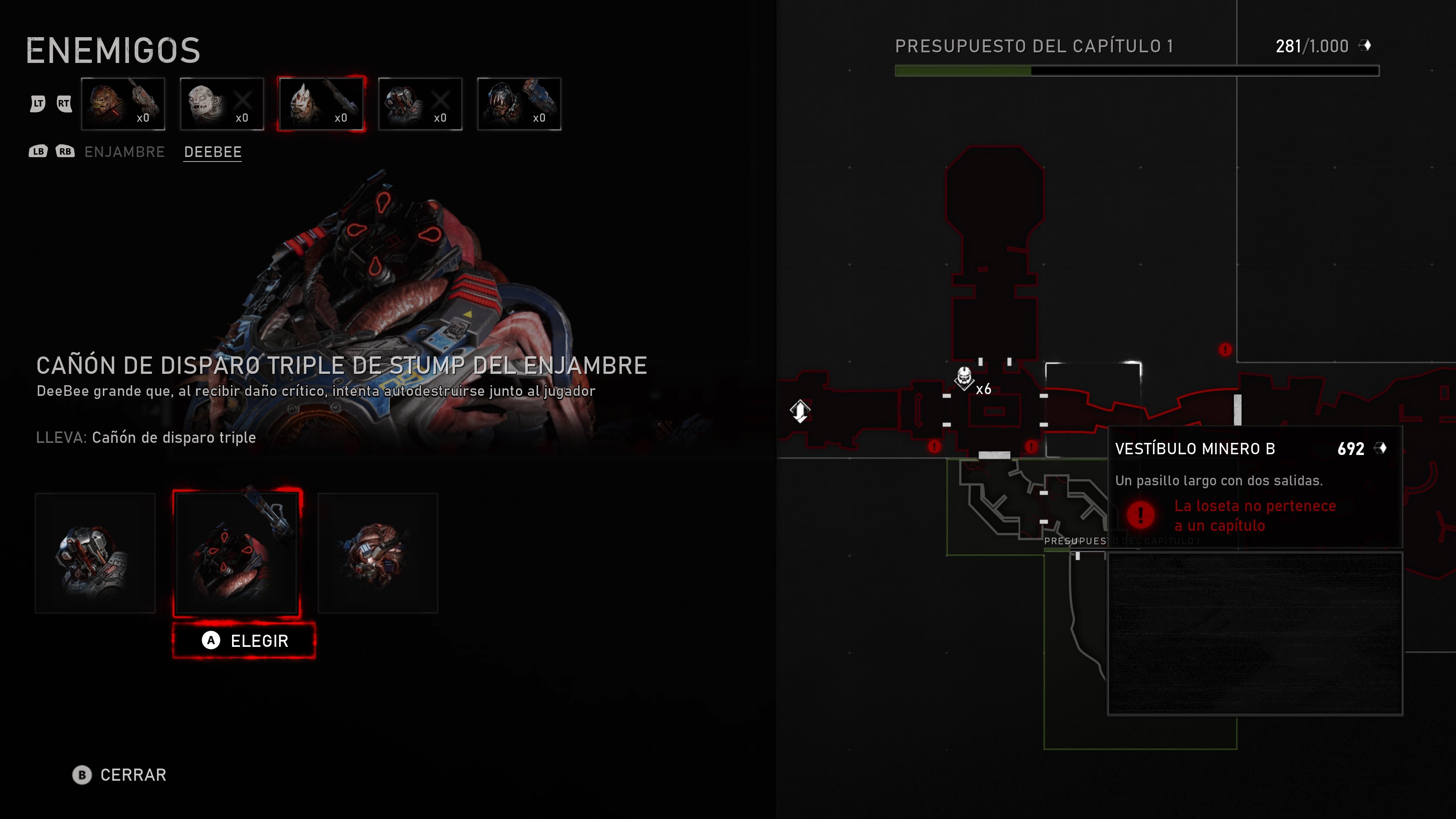Screen dimensions: 1456x819
Task: Select the up-down arrow marker on the map
Action: tap(800, 411)
